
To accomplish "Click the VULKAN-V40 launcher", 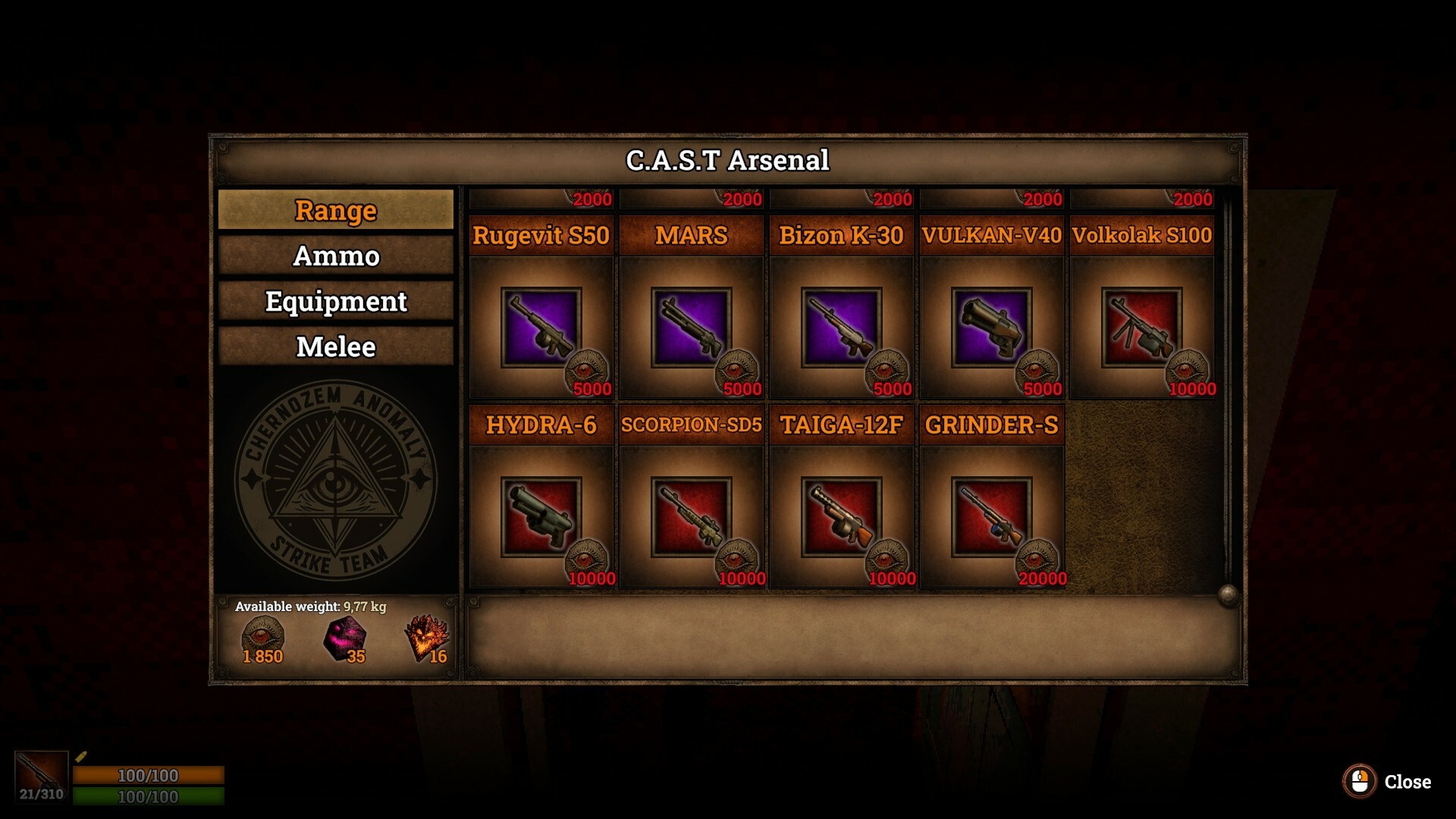I will 991,328.
